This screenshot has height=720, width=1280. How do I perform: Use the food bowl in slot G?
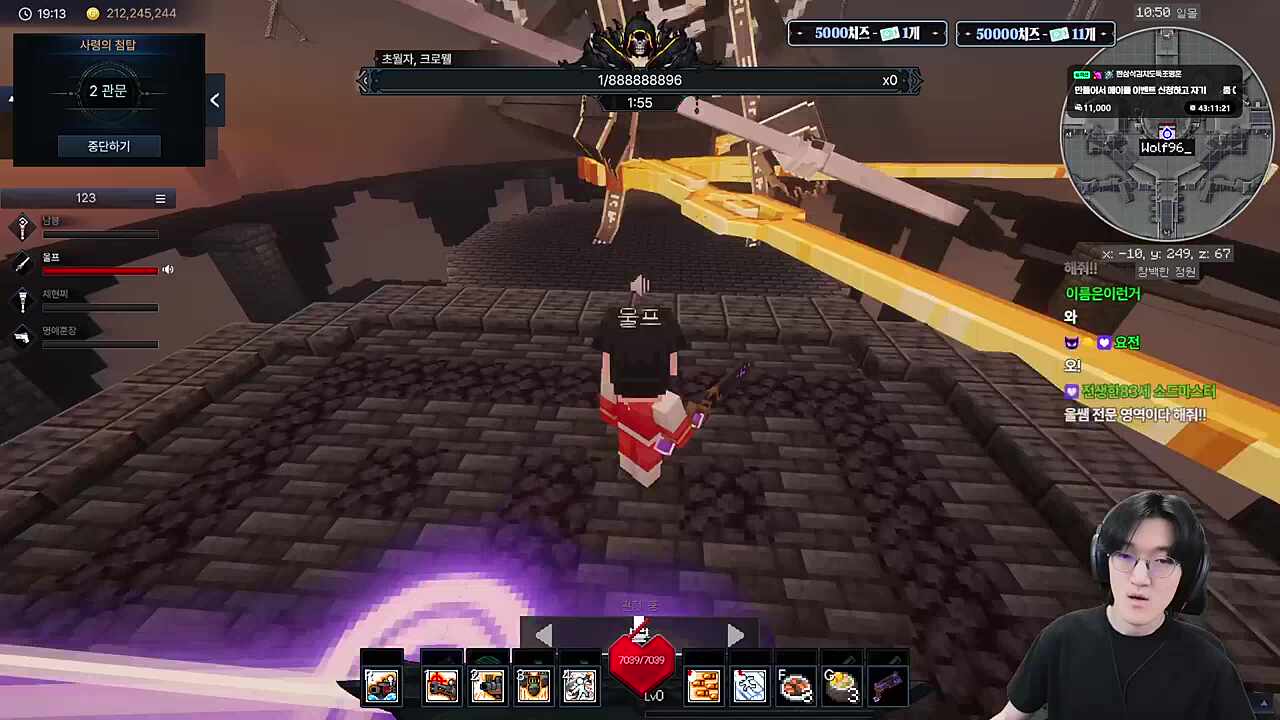(x=841, y=686)
